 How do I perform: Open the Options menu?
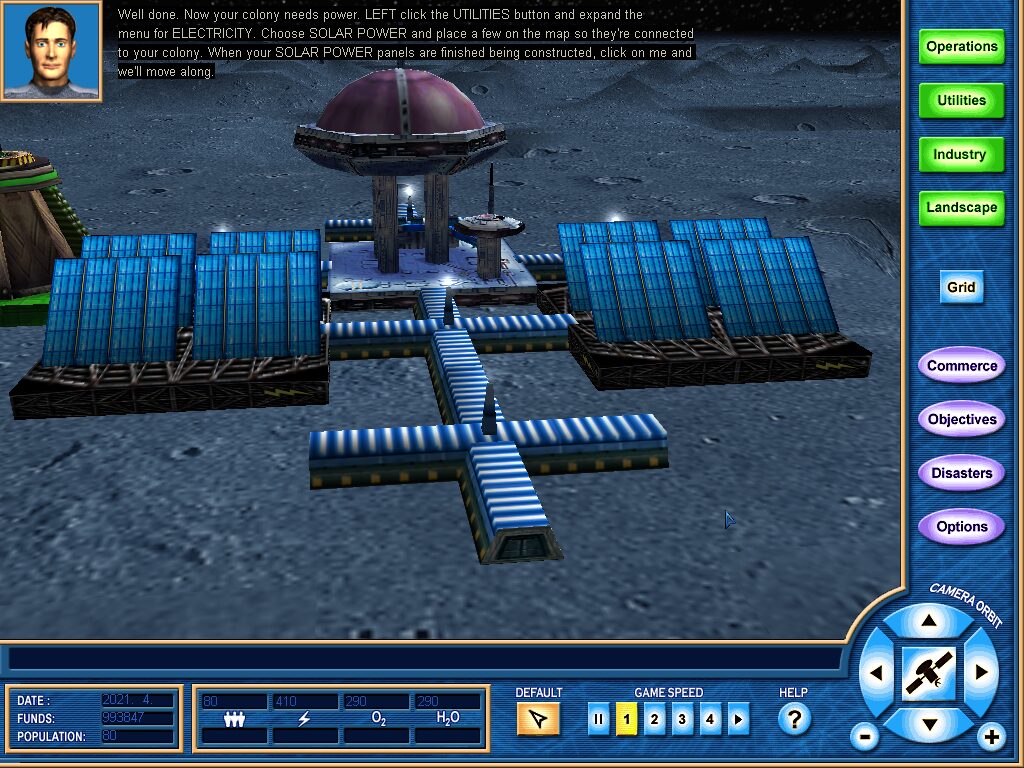click(x=961, y=527)
